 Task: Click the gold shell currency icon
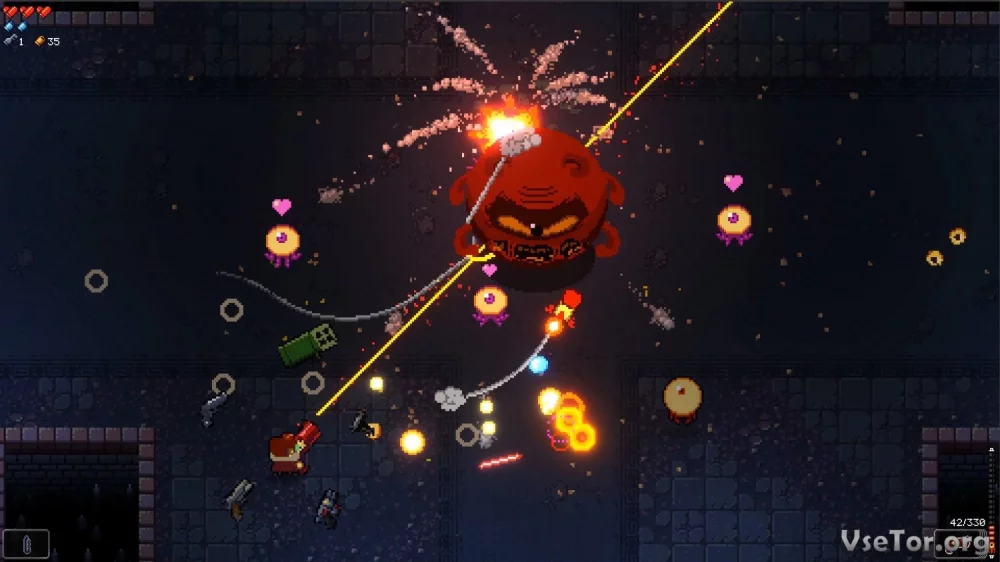[40, 41]
